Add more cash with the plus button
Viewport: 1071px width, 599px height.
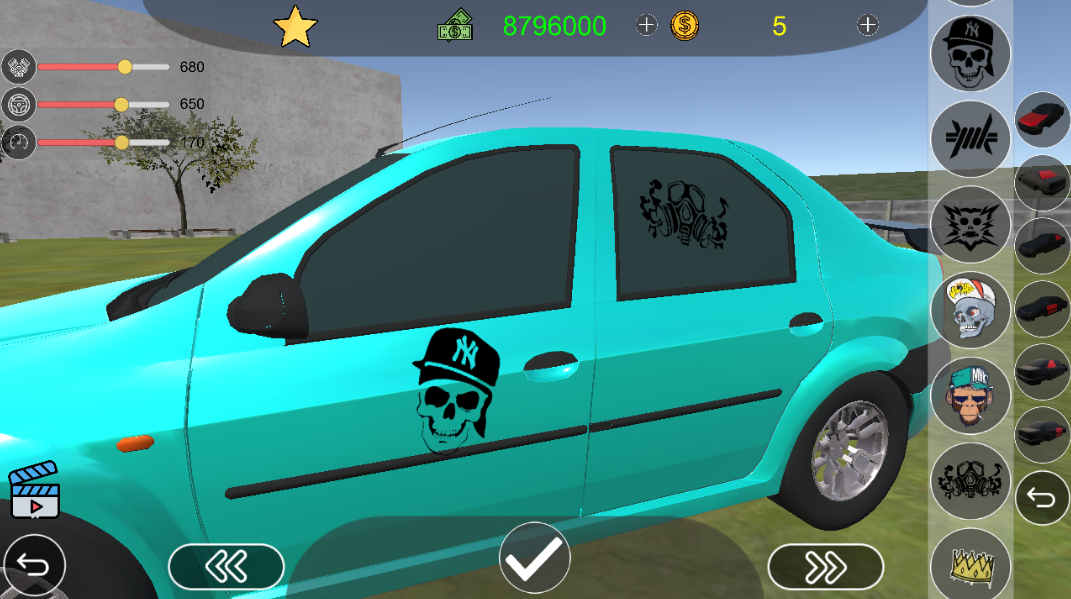point(647,26)
